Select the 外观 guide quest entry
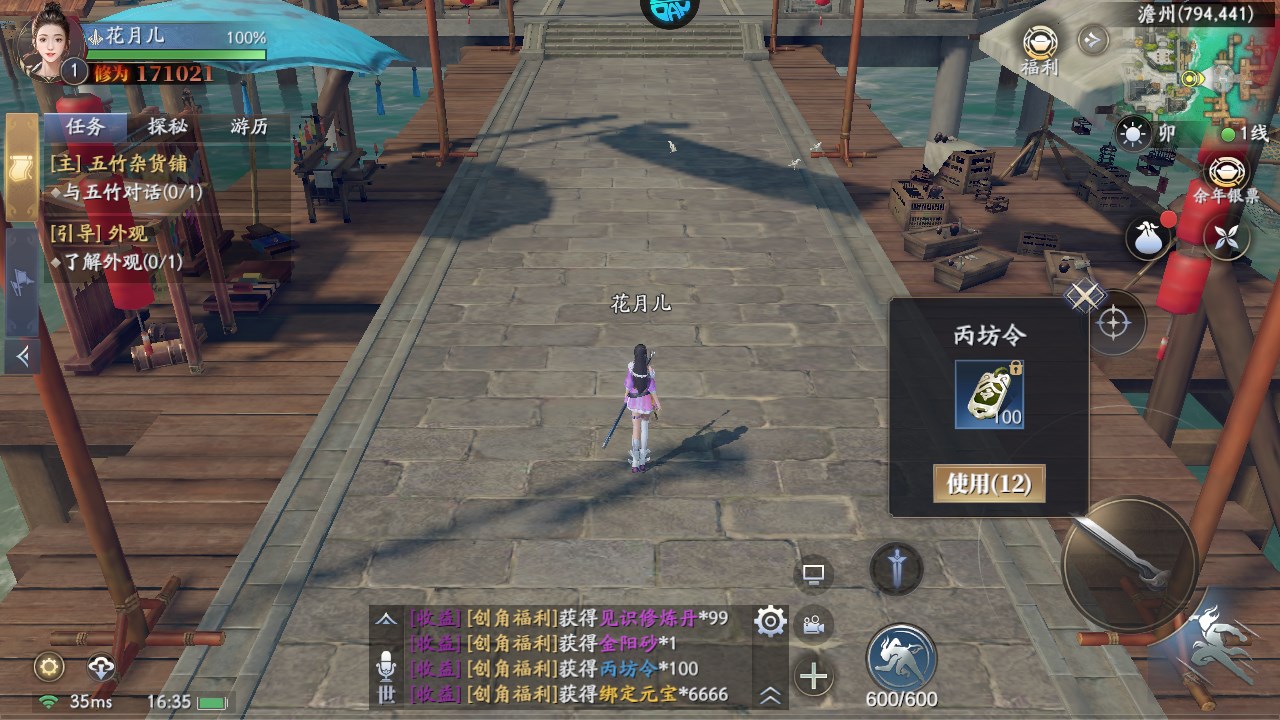The width and height of the screenshot is (1280, 720). 100,233
